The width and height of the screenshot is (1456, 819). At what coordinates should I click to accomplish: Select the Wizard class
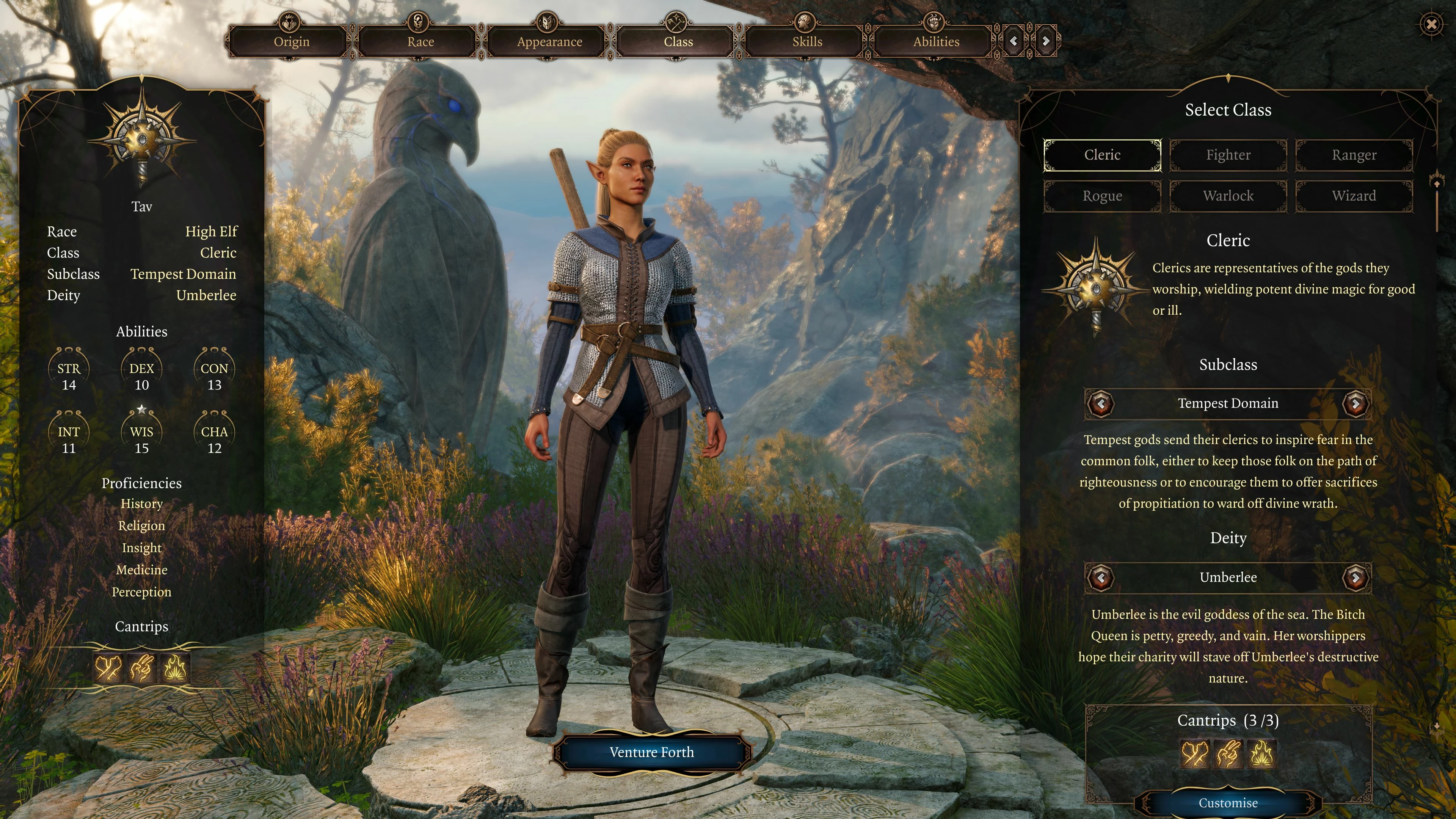coord(1354,196)
